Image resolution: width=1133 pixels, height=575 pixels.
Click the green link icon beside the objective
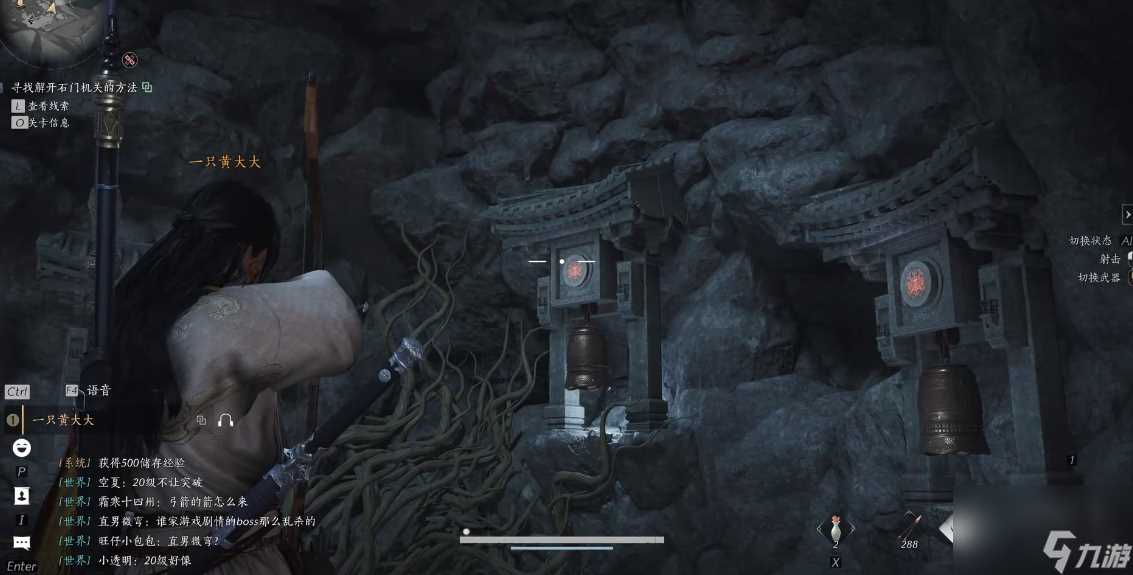click(x=147, y=88)
